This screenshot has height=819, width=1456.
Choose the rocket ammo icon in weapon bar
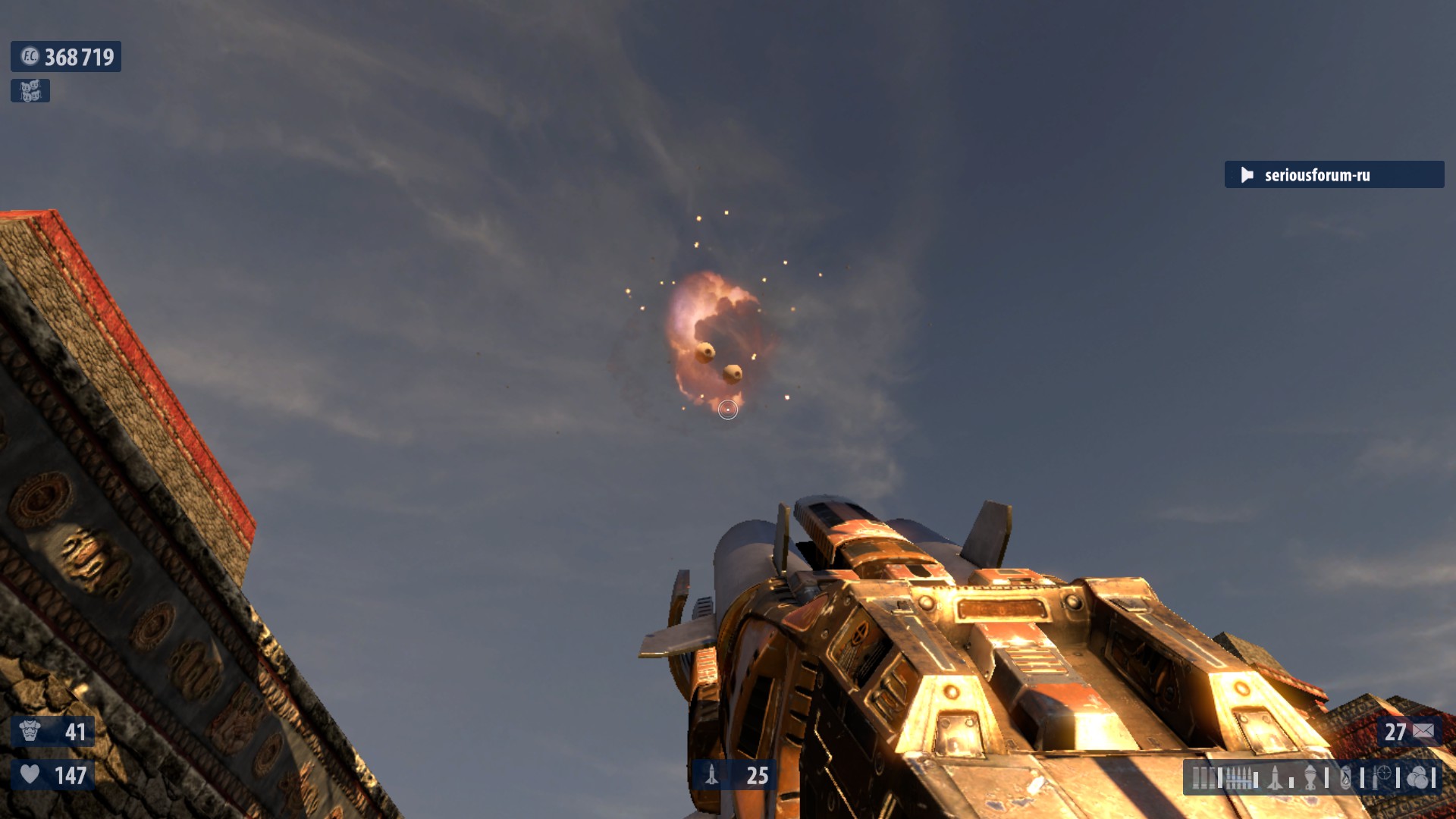pyautogui.click(x=1276, y=777)
